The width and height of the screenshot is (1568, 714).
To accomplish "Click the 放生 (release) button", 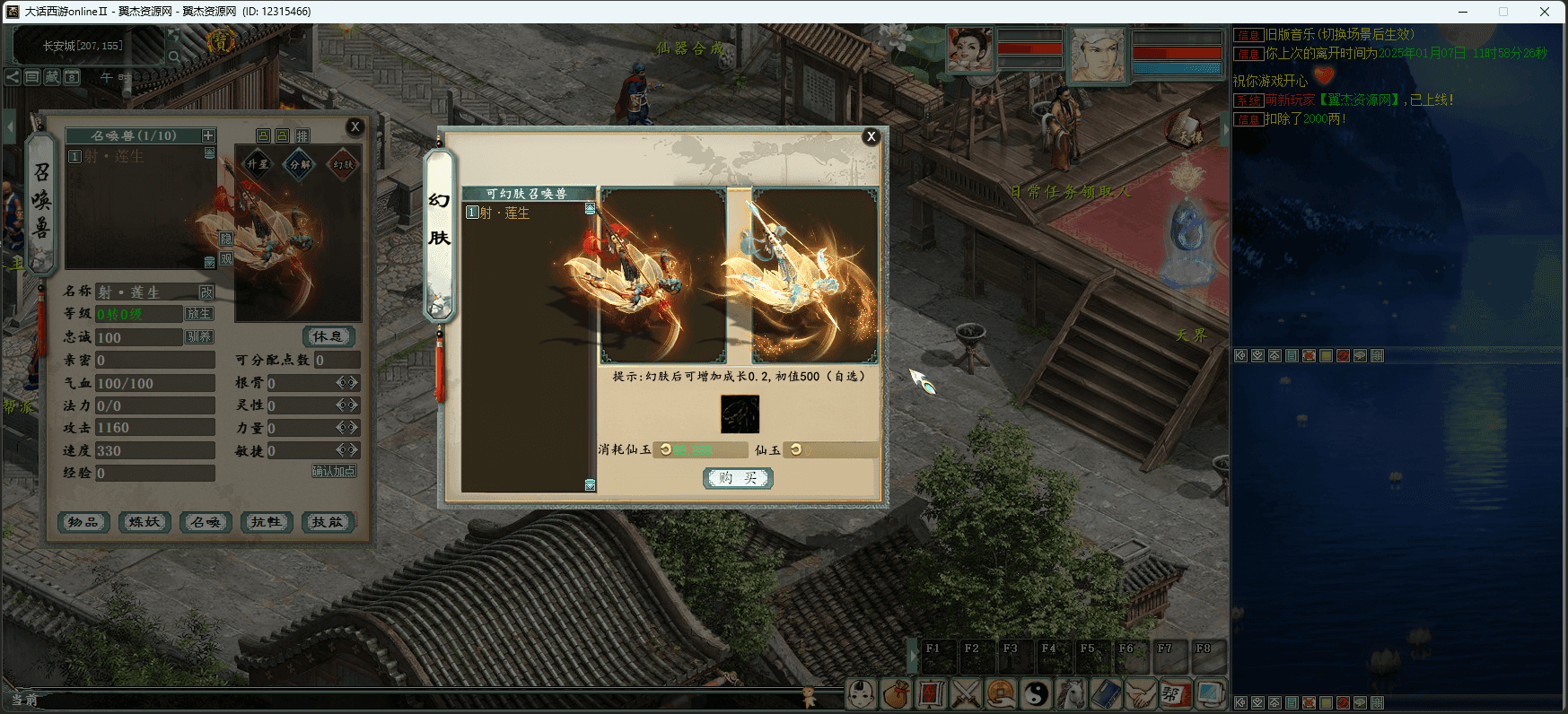I will [x=198, y=314].
